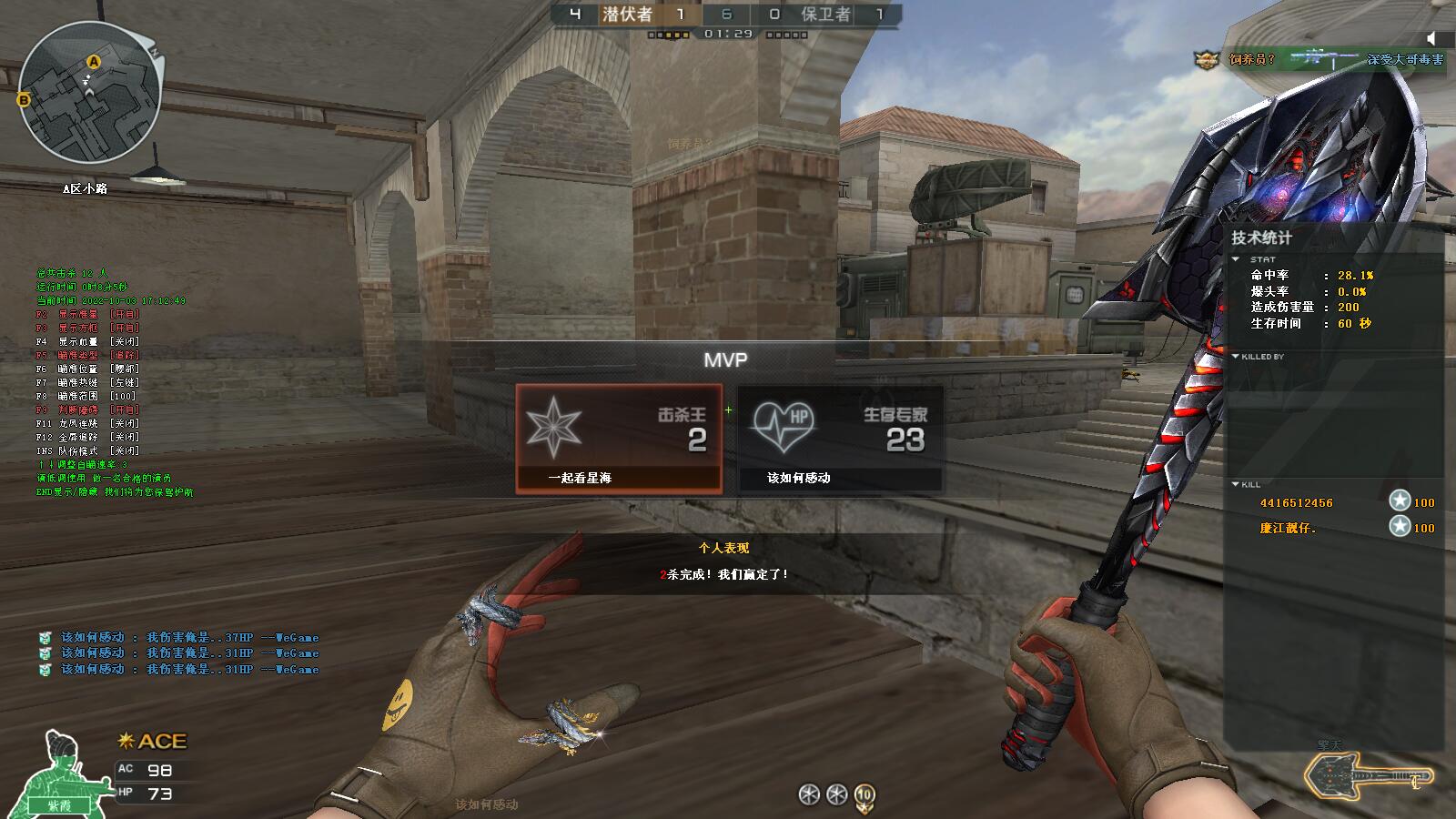Collapse the KILL section list

[1236, 484]
